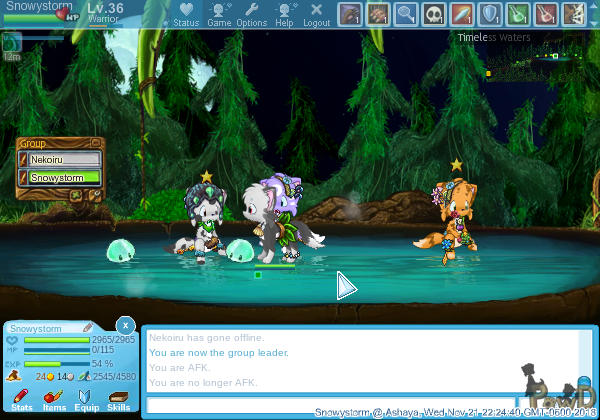Select Snowystorm in the Group list
The height and width of the screenshot is (420, 600).
[x=64, y=177]
